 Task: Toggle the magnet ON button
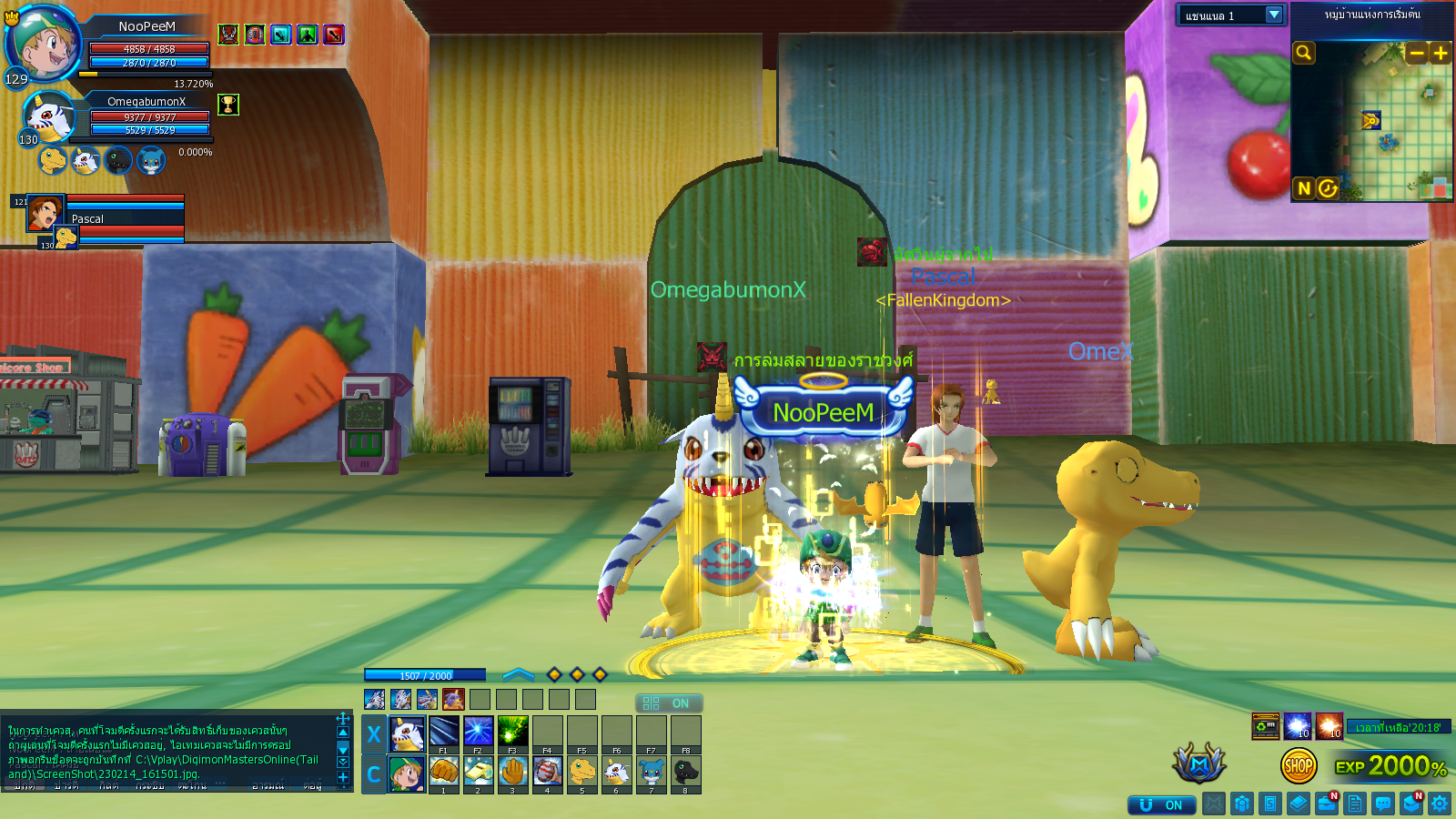coord(1161,804)
